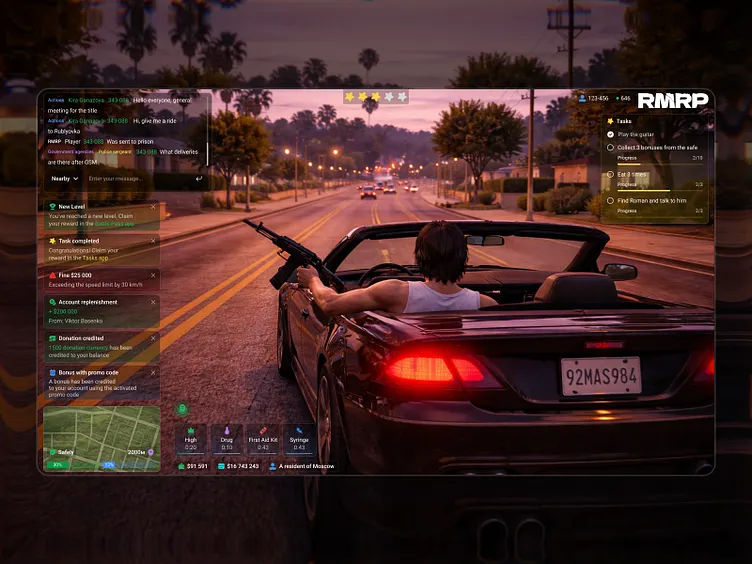Viewport: 752px width, 564px height.
Task: Select the Drug slot
Action: (x=227, y=439)
